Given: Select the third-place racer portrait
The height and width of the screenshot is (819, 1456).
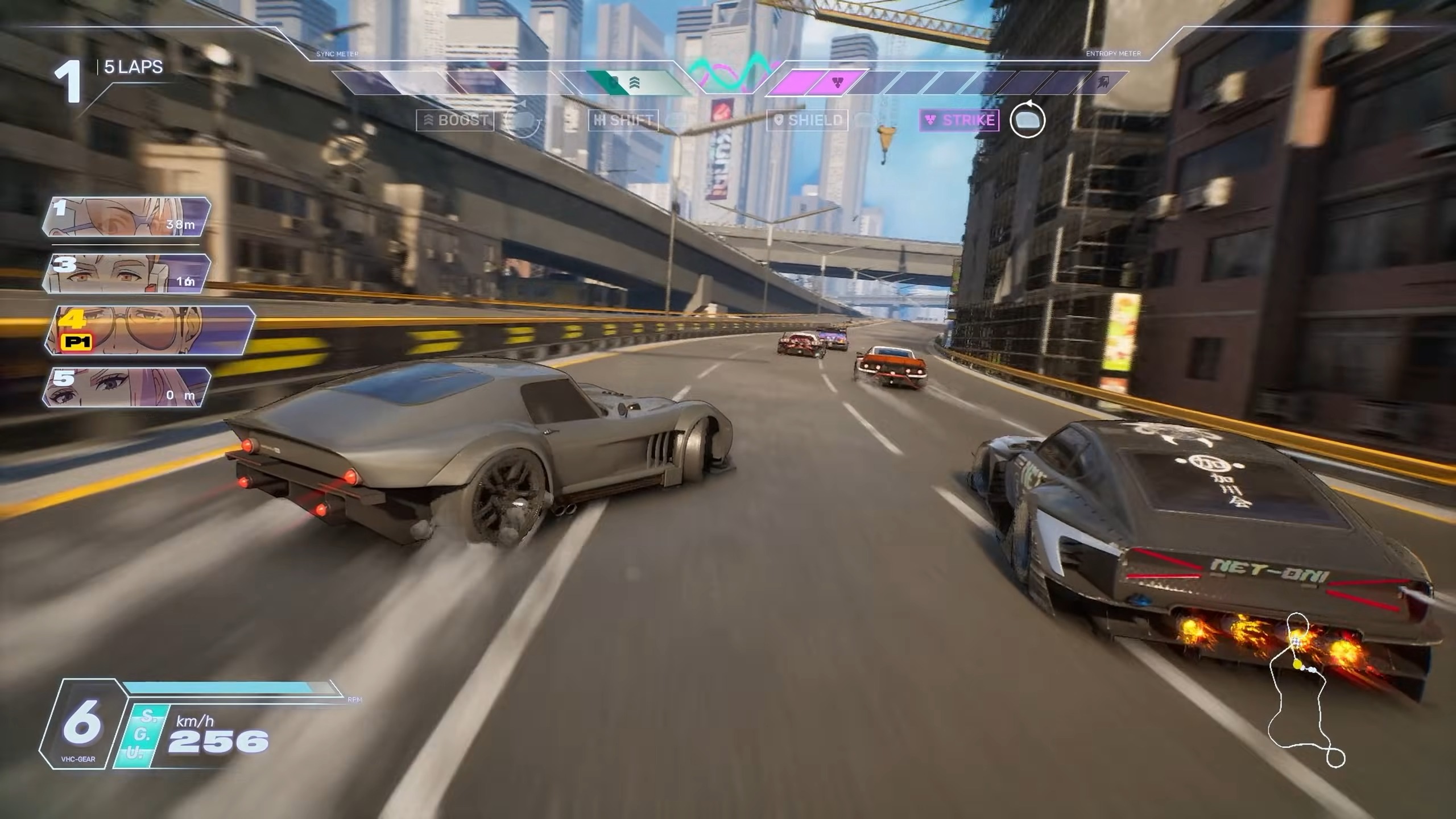Looking at the screenshot, I should tap(126, 274).
